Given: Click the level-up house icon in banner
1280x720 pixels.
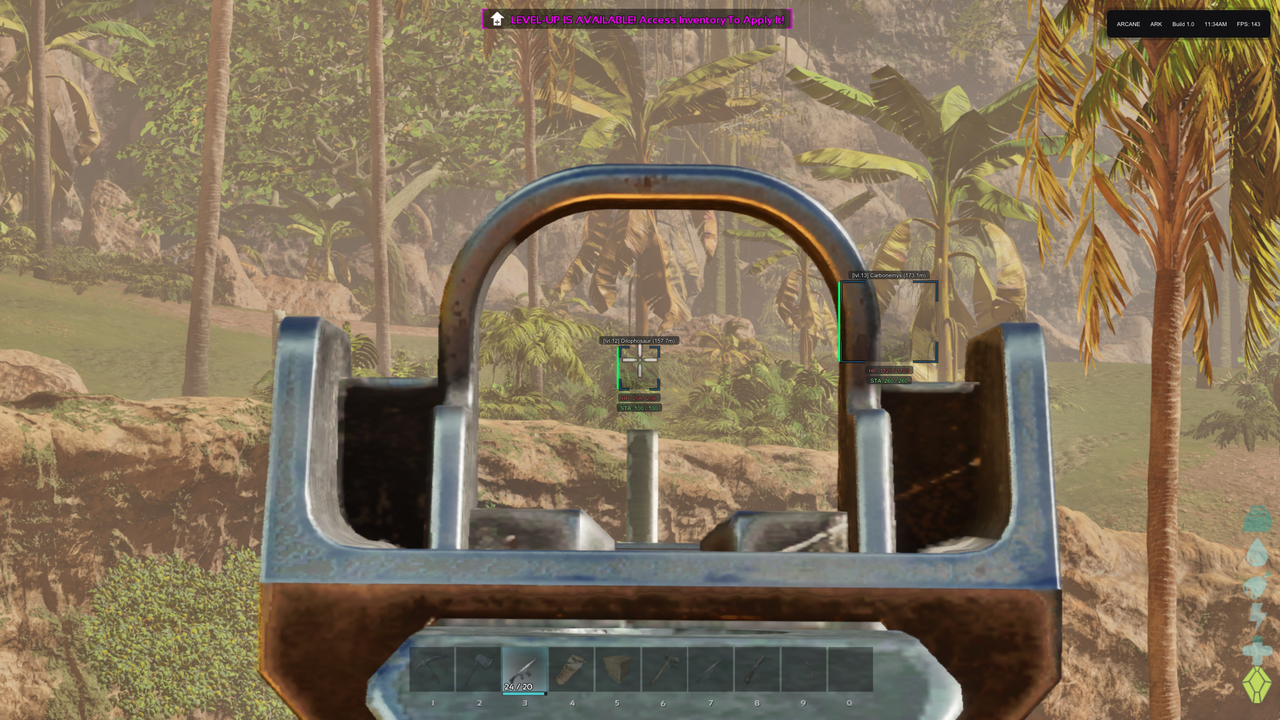Looking at the screenshot, I should coord(497,19).
